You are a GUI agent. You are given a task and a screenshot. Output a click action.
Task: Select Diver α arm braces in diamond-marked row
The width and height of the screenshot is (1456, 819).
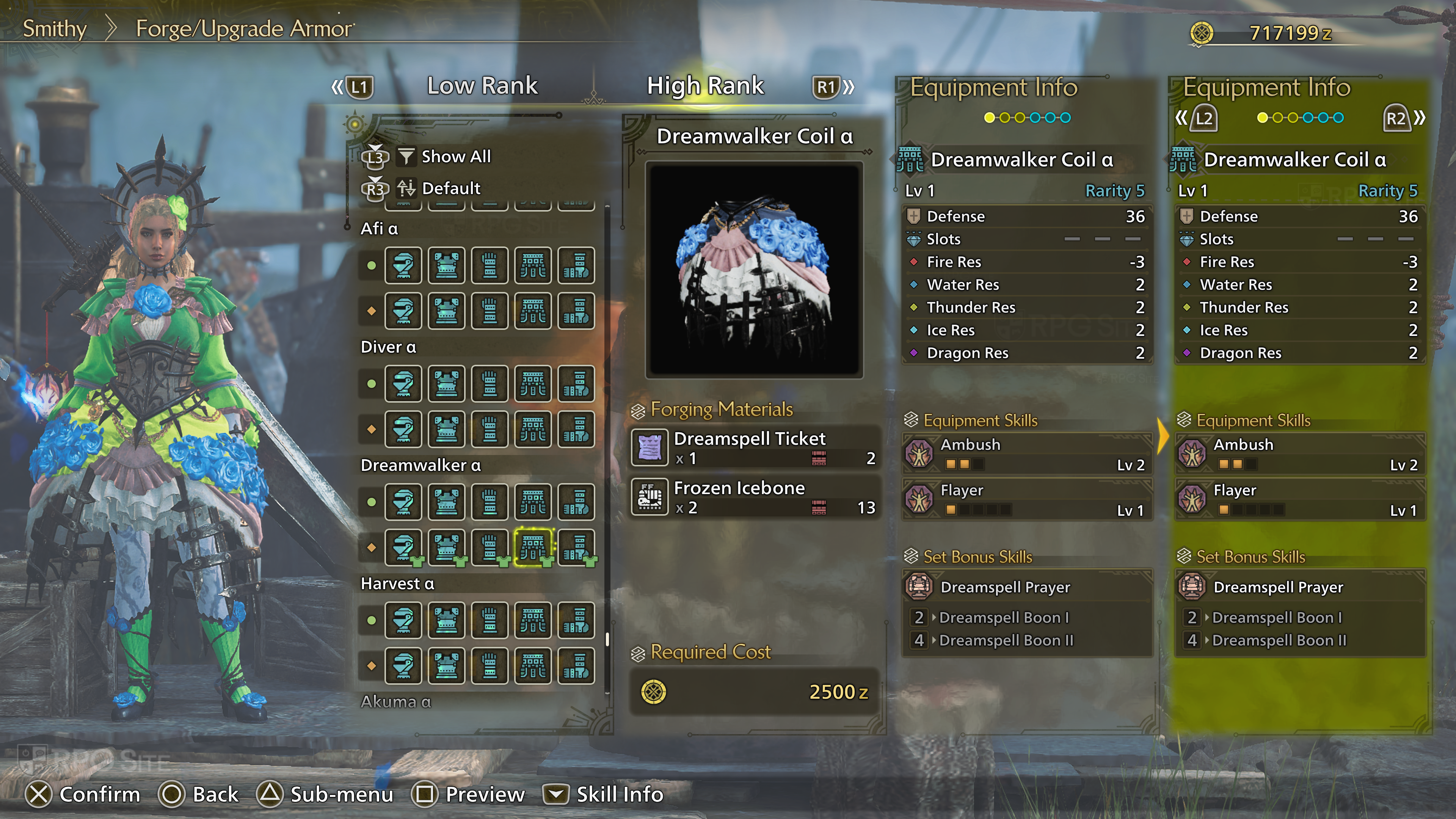(490, 429)
